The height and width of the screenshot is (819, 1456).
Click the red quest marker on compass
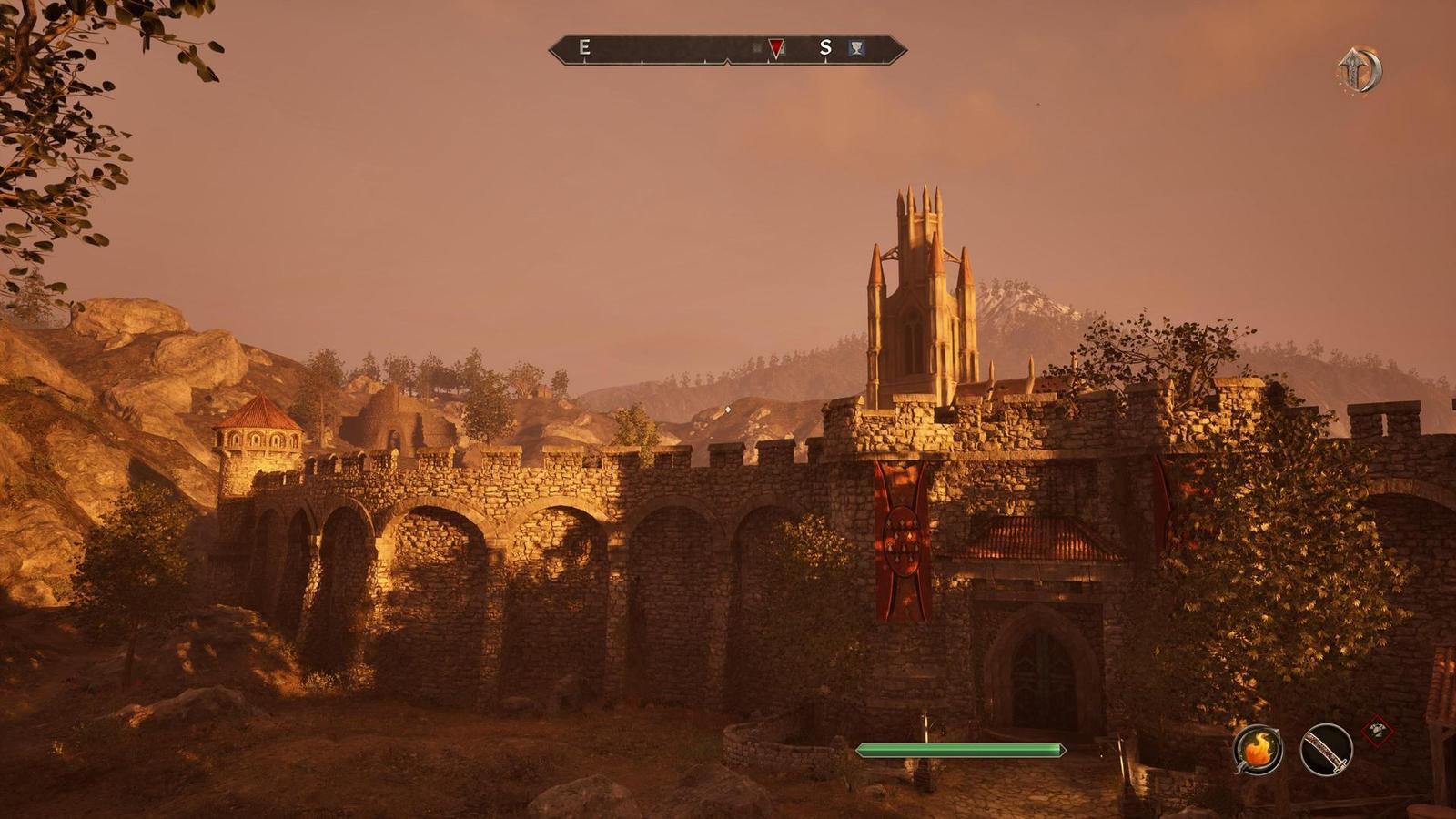tap(775, 48)
